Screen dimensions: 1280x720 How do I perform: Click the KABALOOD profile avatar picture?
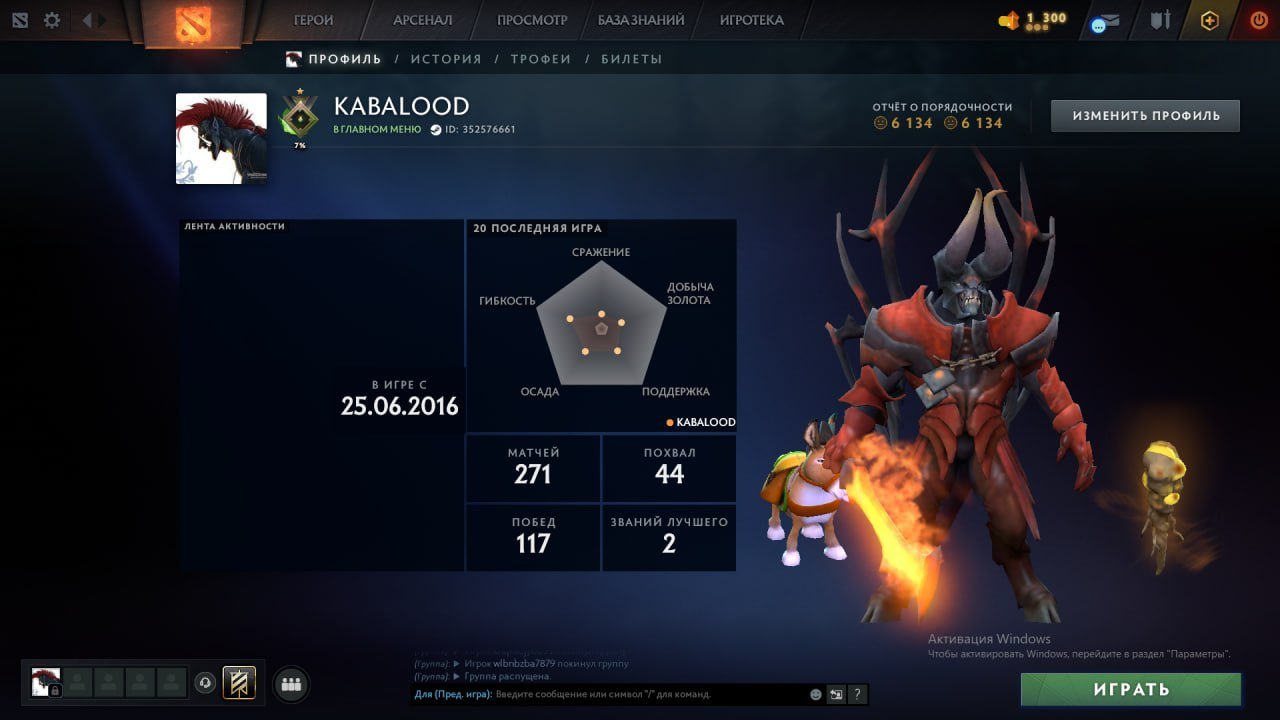pos(221,138)
